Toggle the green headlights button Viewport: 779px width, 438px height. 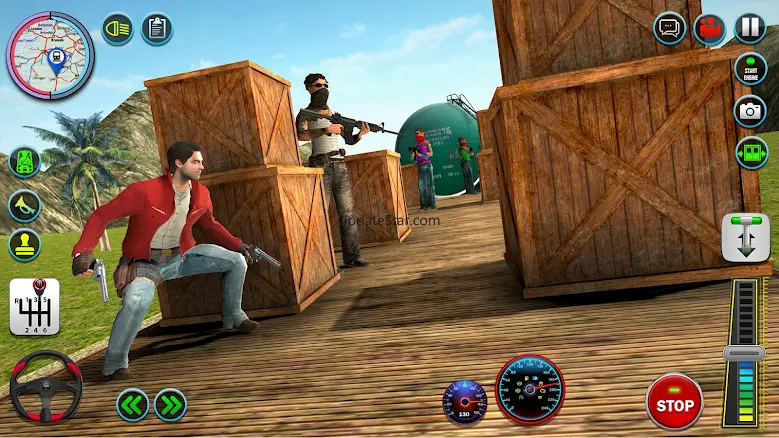point(118,28)
